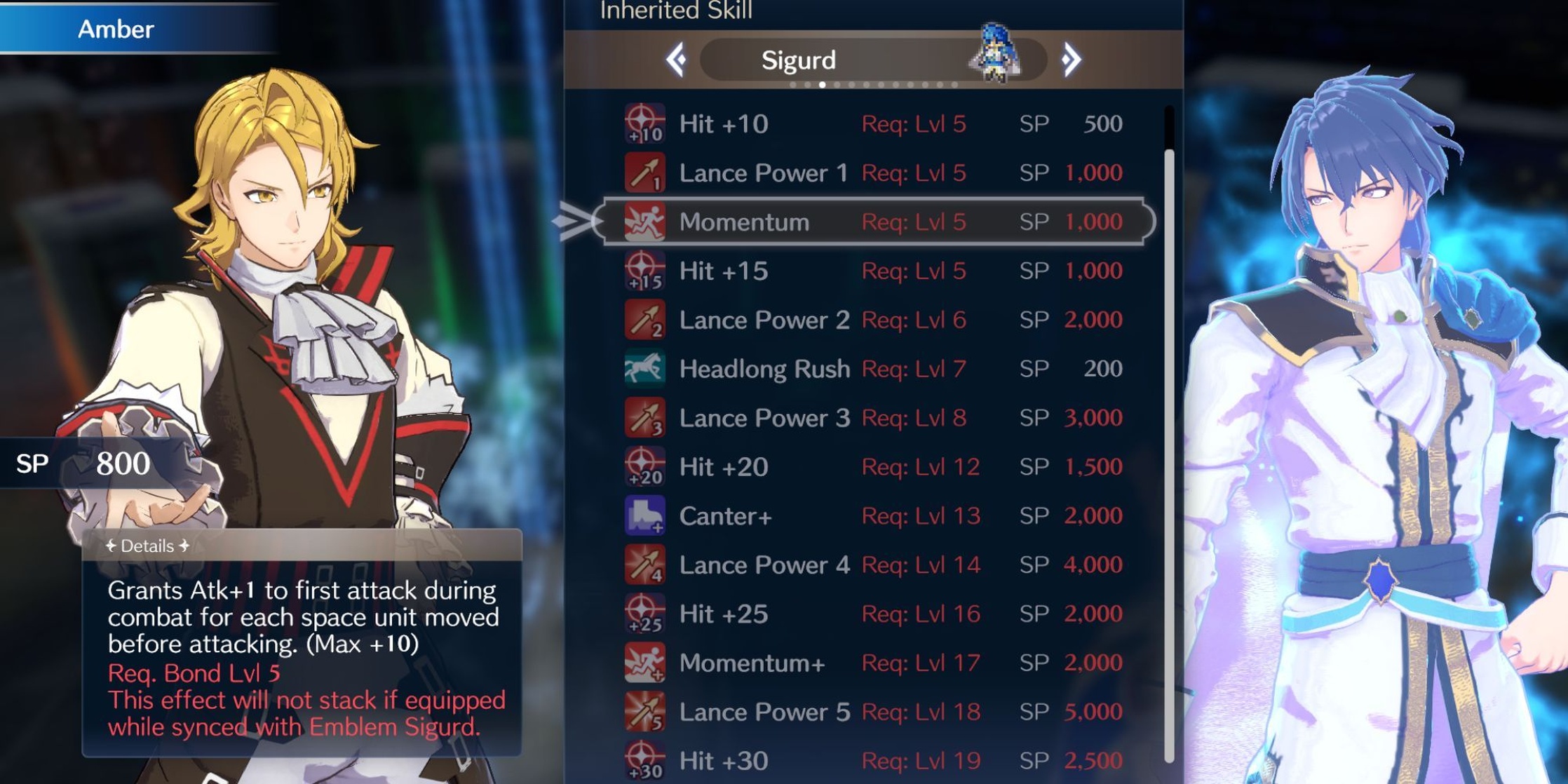
Task: Pick the Momentum+ skill
Action: [x=873, y=663]
